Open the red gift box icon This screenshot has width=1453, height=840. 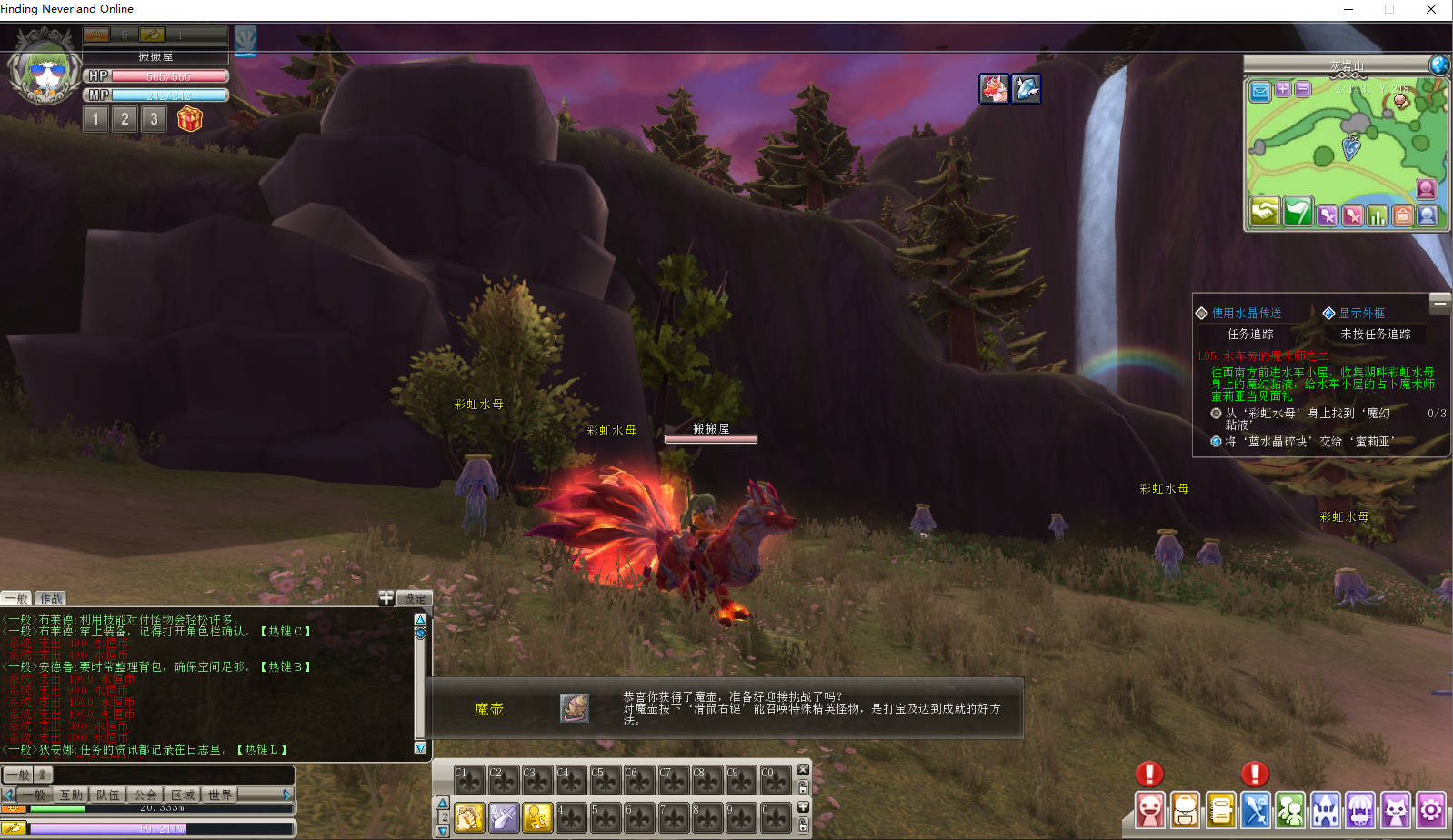tap(189, 119)
